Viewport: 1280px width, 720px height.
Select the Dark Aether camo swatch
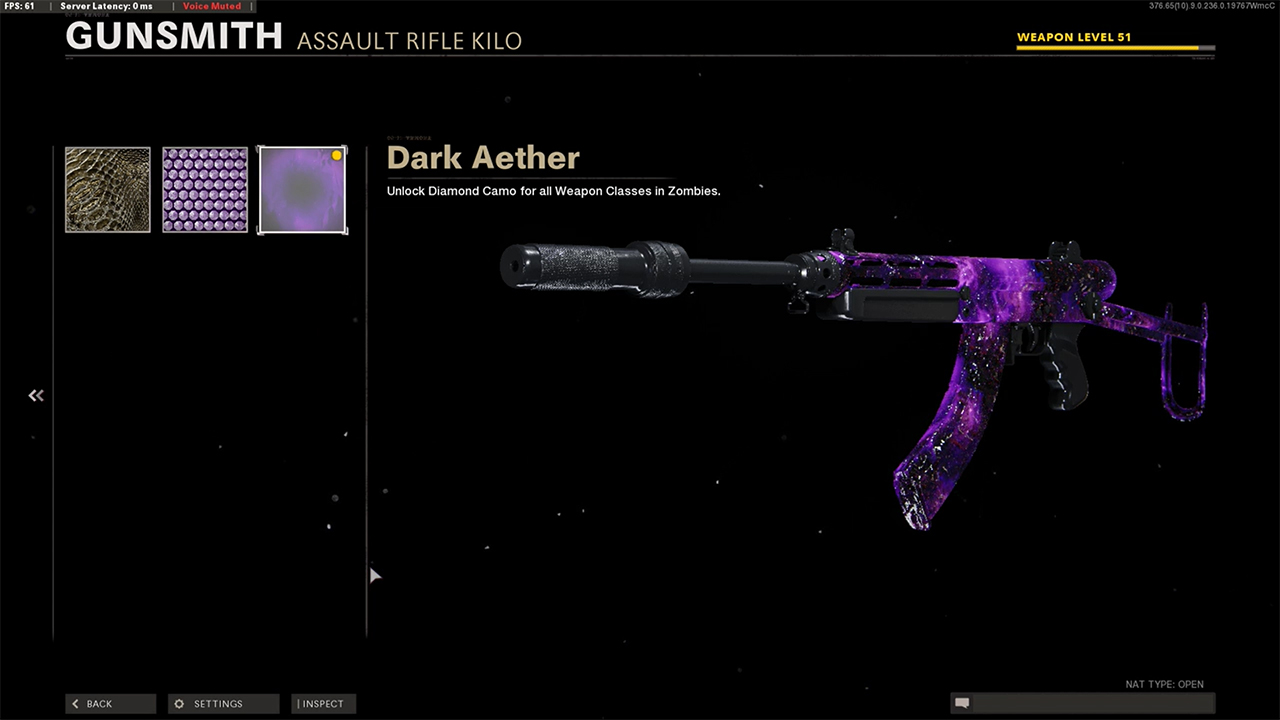(x=302, y=190)
